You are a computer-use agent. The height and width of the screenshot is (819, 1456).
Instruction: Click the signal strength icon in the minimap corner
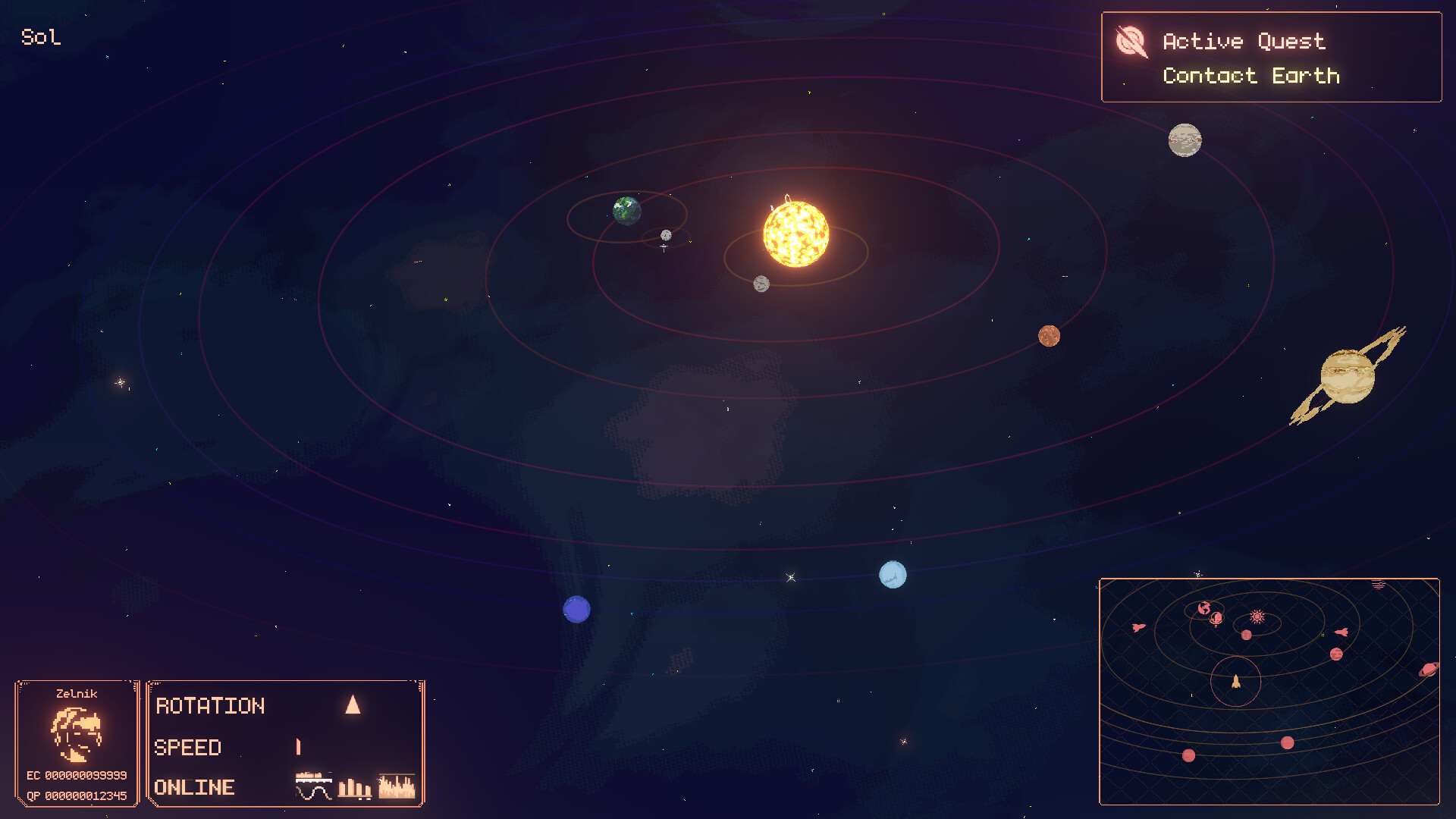[x=1379, y=584]
